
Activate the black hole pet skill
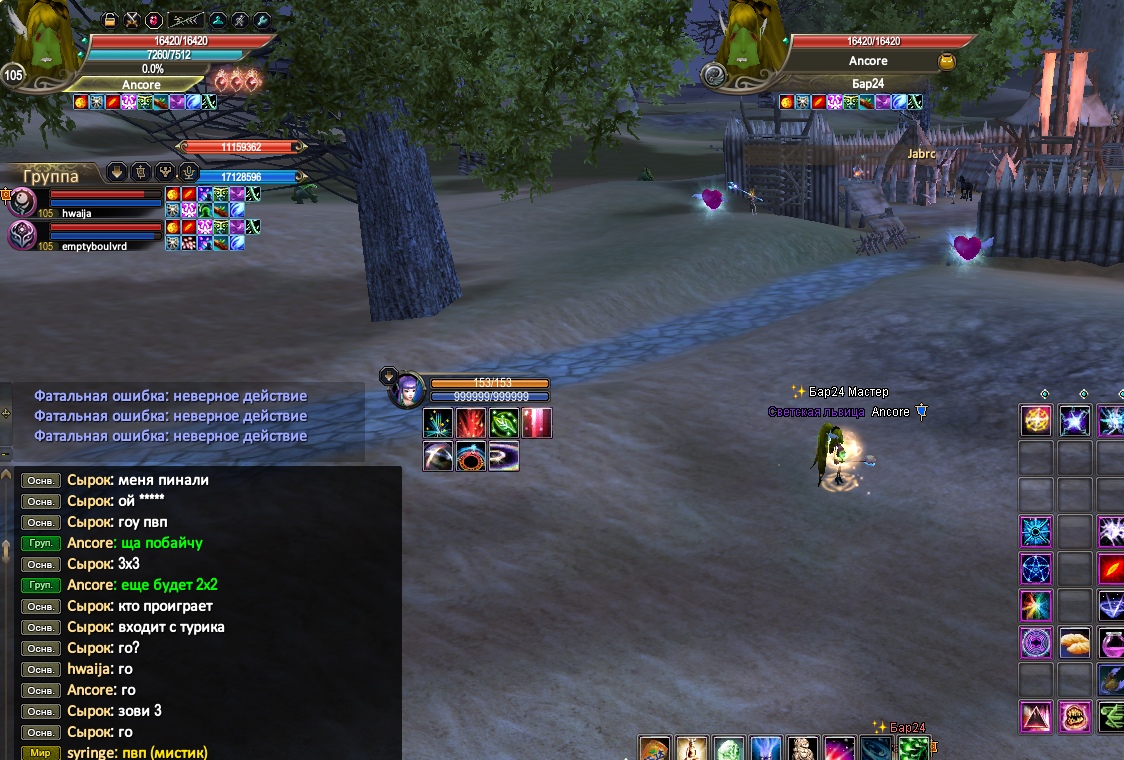click(x=471, y=456)
